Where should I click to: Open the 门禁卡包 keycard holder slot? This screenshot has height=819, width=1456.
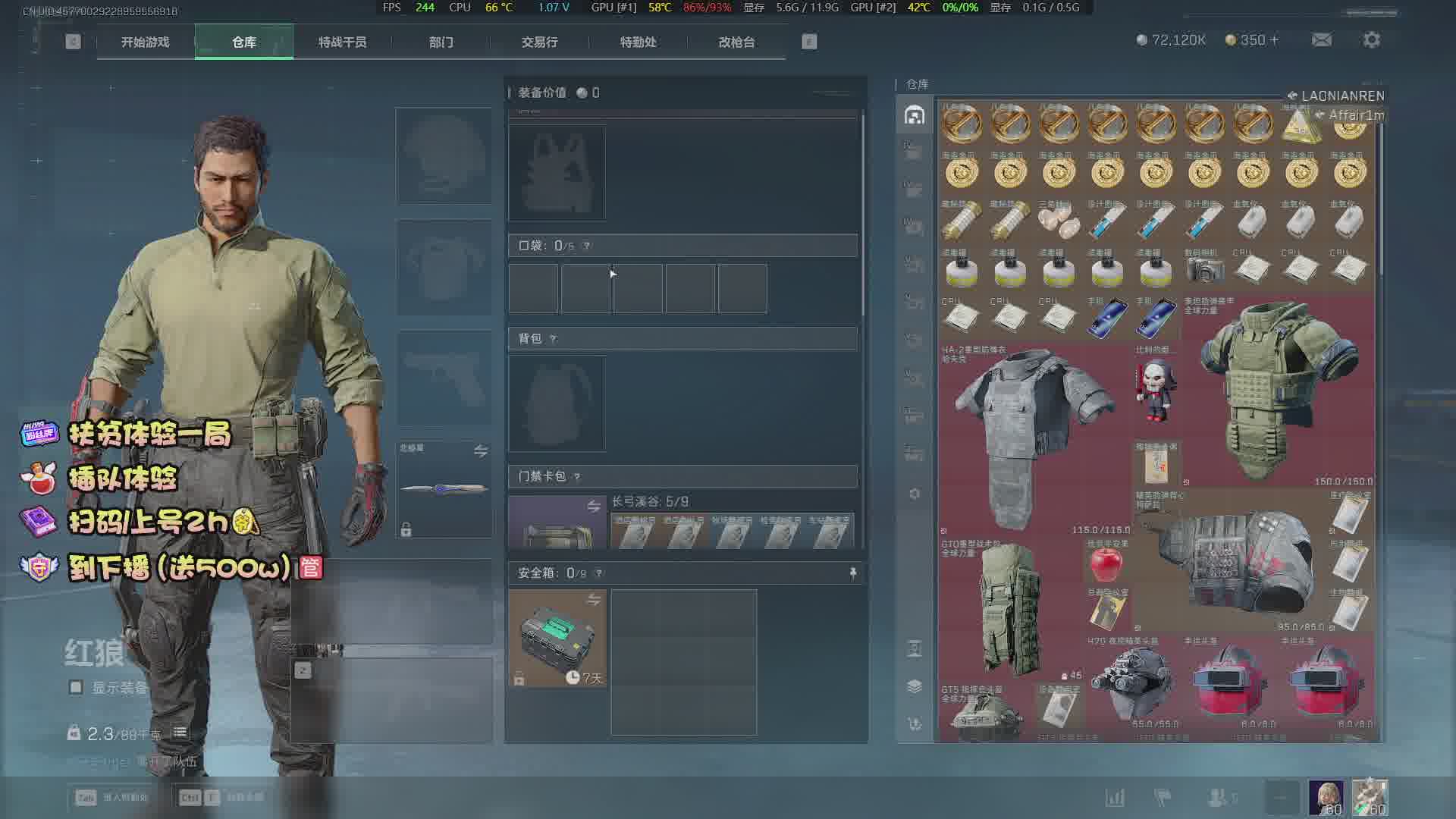[557, 523]
